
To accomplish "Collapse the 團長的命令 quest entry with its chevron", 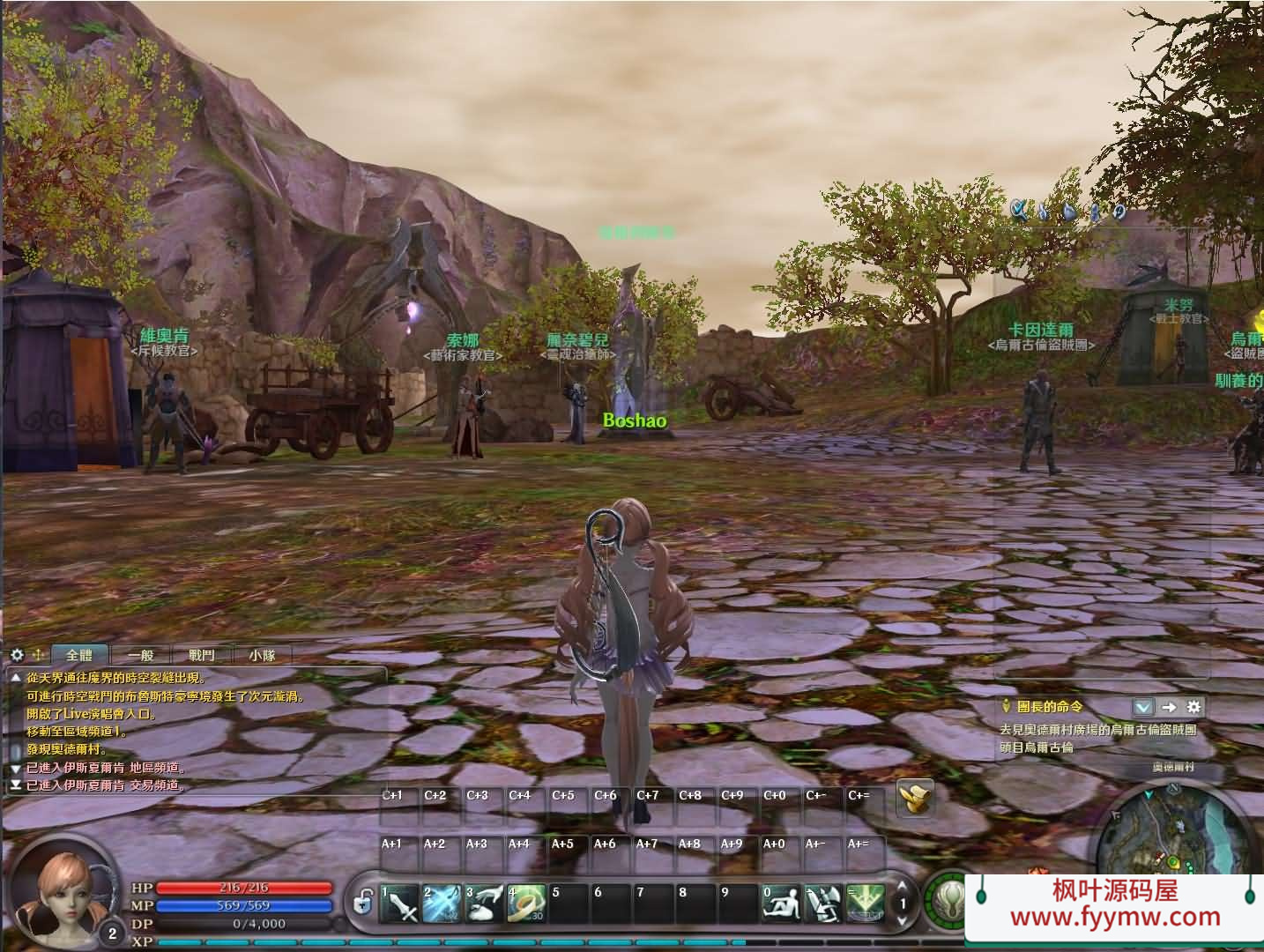I will (x=1143, y=706).
